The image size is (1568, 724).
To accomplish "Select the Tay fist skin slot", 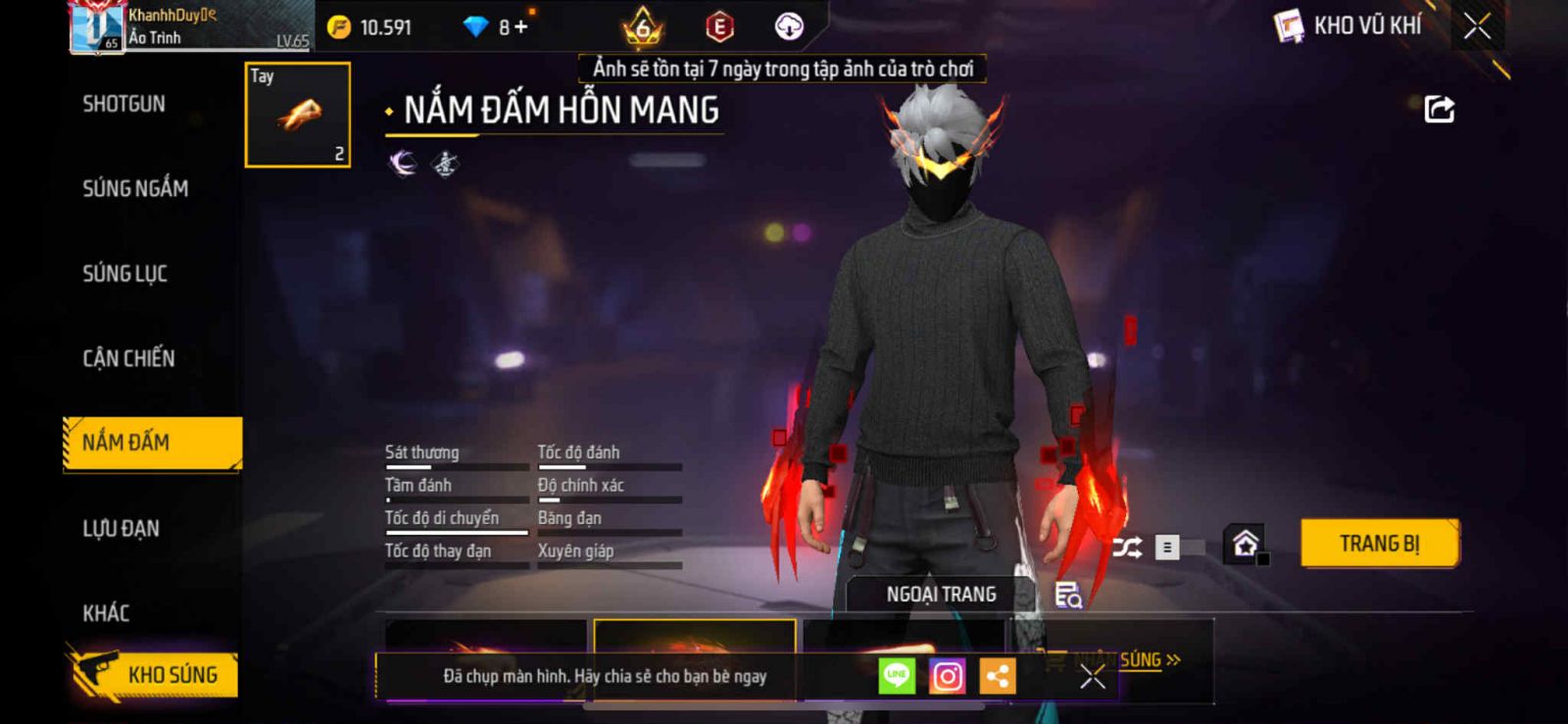I will click(298, 115).
